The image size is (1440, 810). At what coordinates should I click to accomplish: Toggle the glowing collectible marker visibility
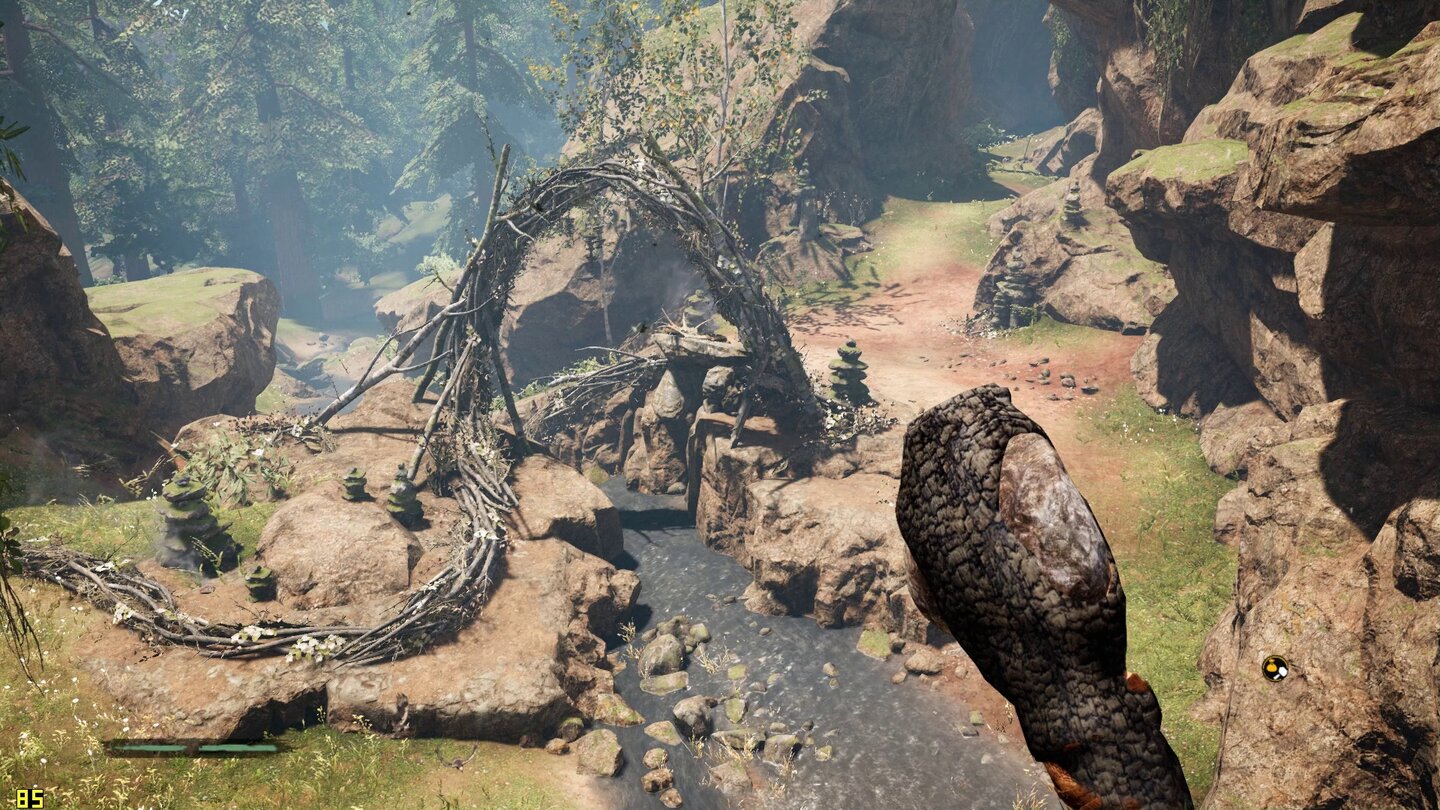tap(1276, 668)
